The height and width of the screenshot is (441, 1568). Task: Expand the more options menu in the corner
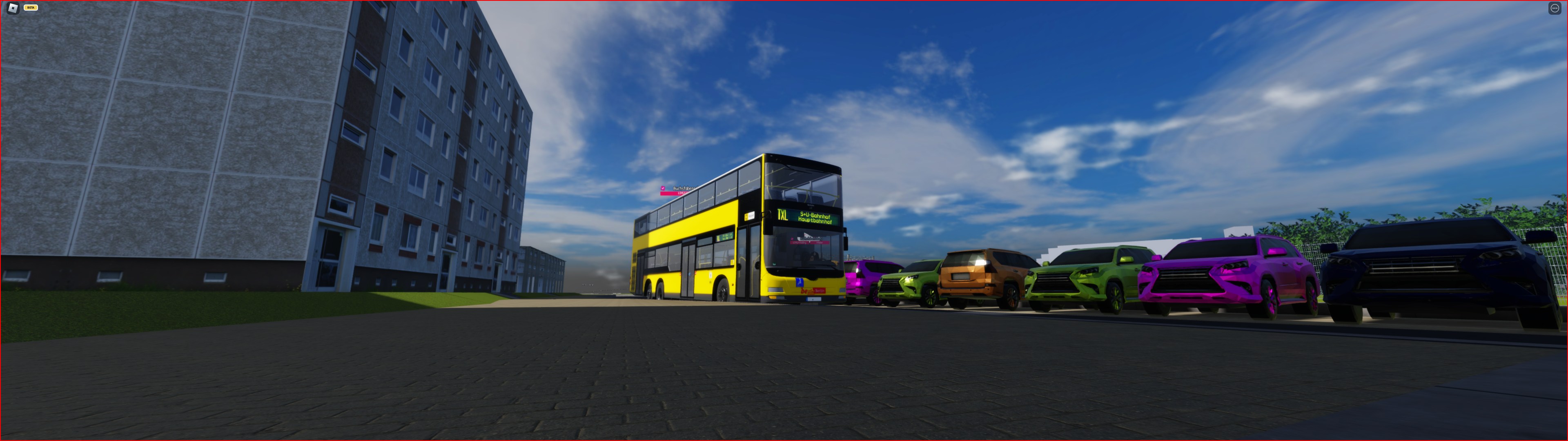[x=1556, y=8]
